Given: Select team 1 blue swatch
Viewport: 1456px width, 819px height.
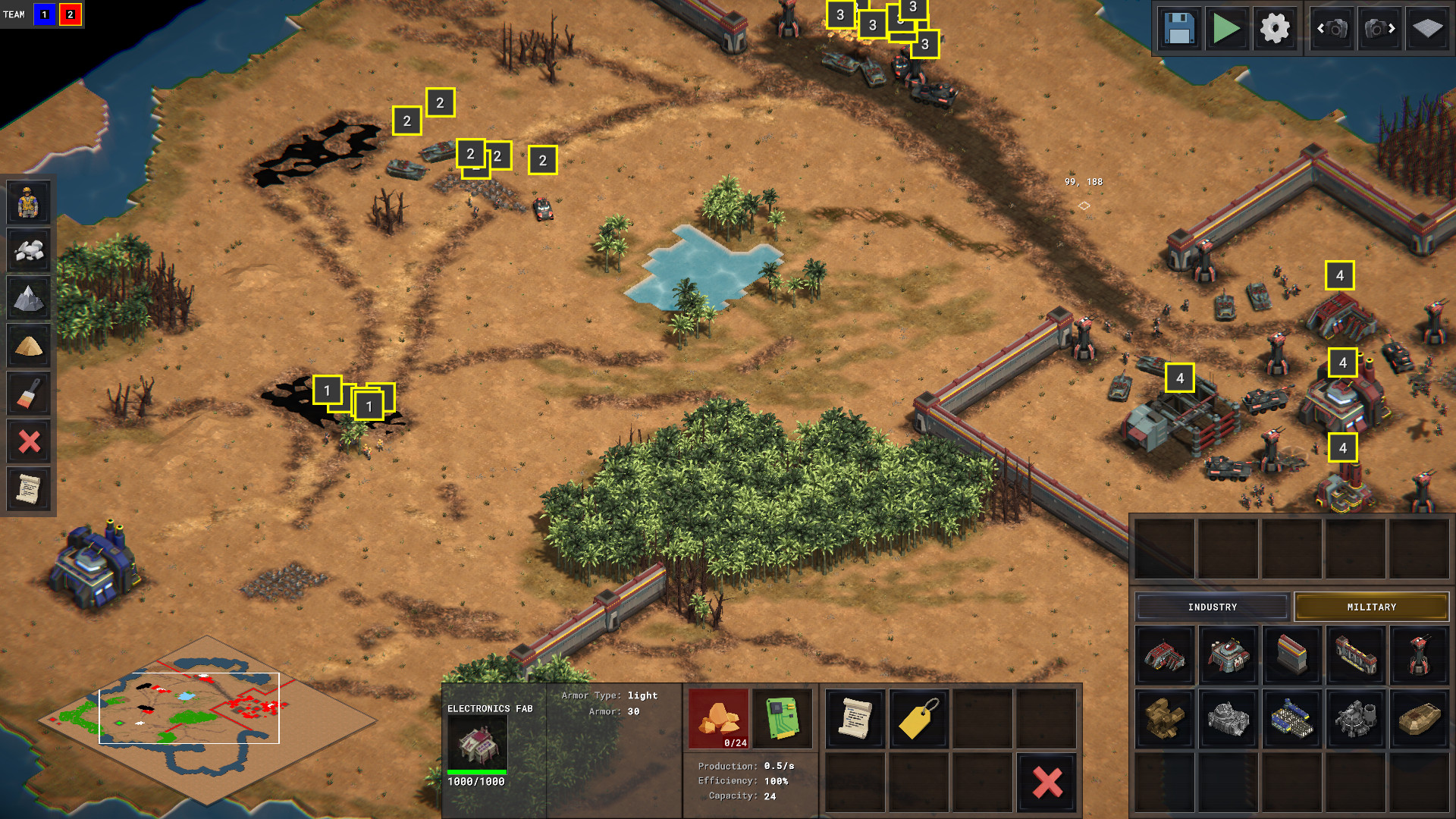Looking at the screenshot, I should pyautogui.click(x=45, y=14).
